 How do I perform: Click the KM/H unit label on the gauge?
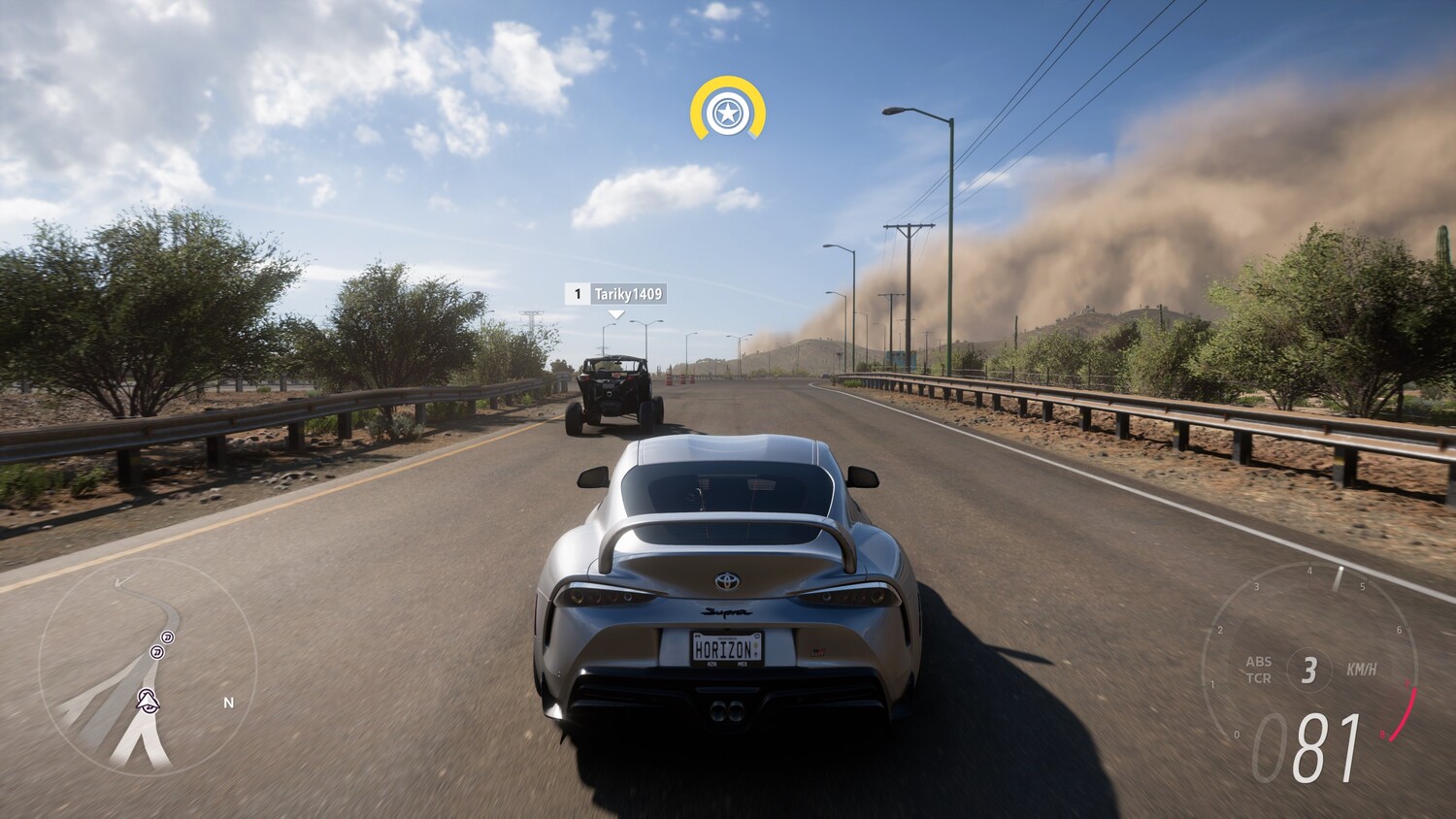(x=1361, y=669)
